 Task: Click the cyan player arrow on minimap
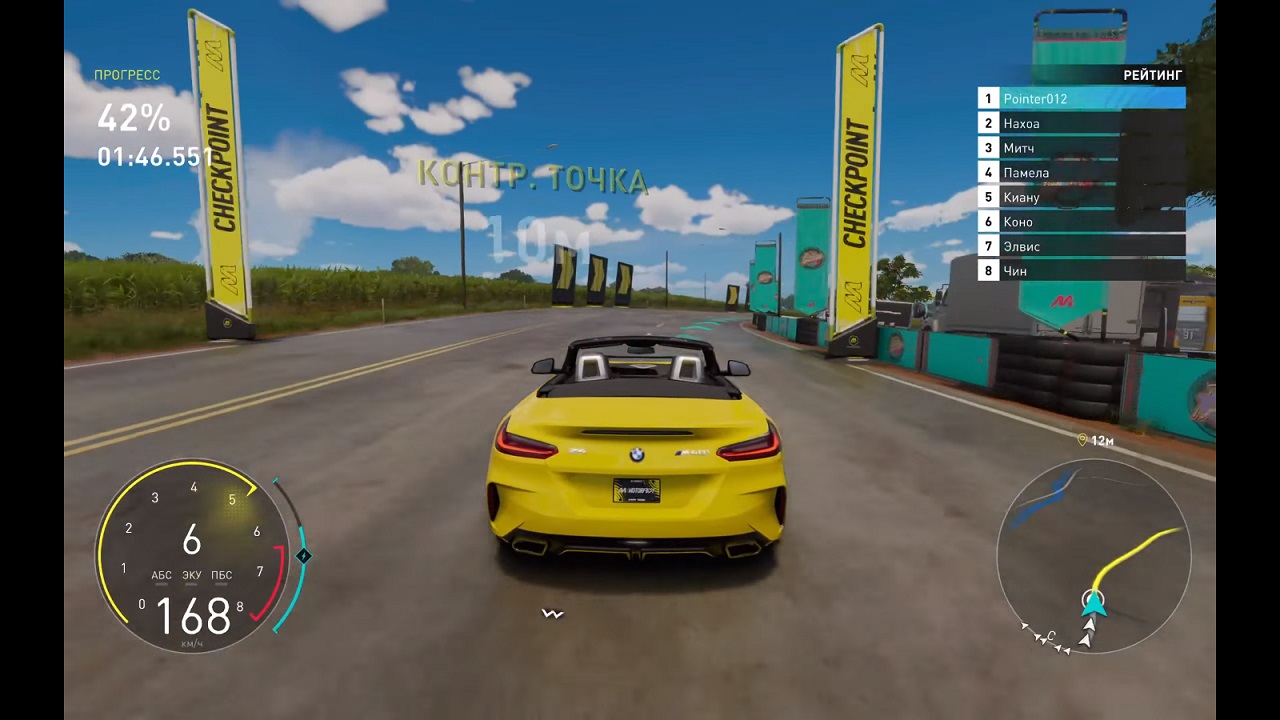tap(1093, 602)
